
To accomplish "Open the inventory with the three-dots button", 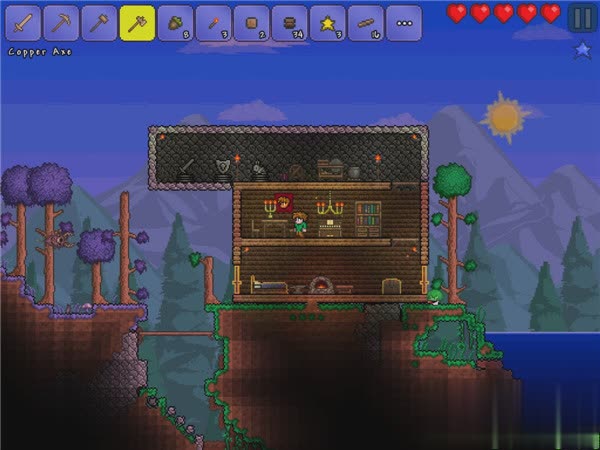I will tap(403, 23).
